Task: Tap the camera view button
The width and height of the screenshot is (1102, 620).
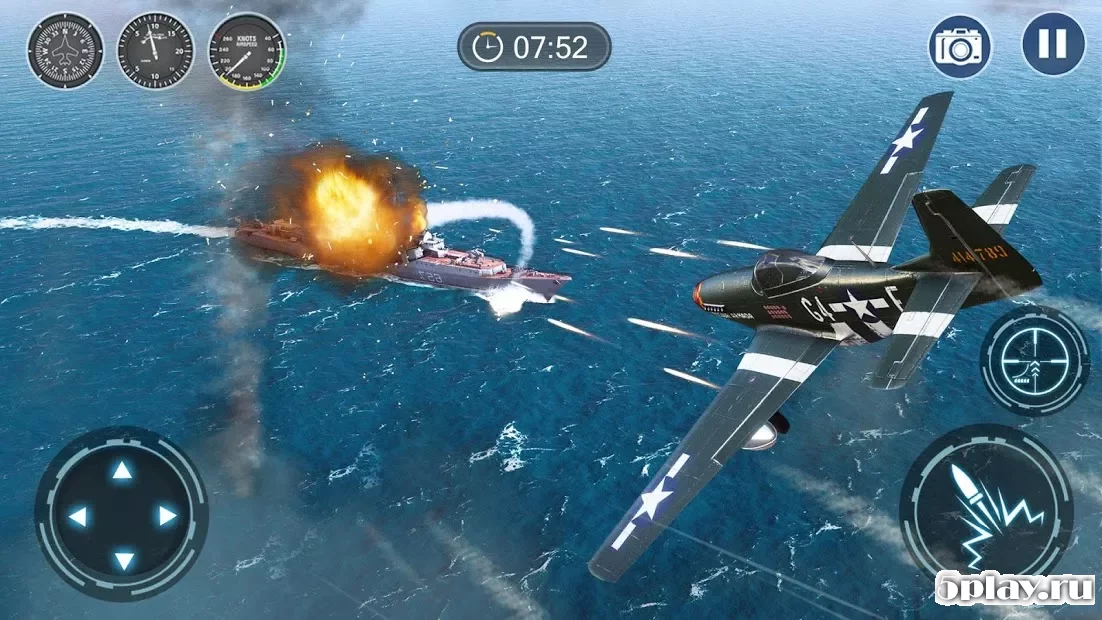Action: coord(960,47)
